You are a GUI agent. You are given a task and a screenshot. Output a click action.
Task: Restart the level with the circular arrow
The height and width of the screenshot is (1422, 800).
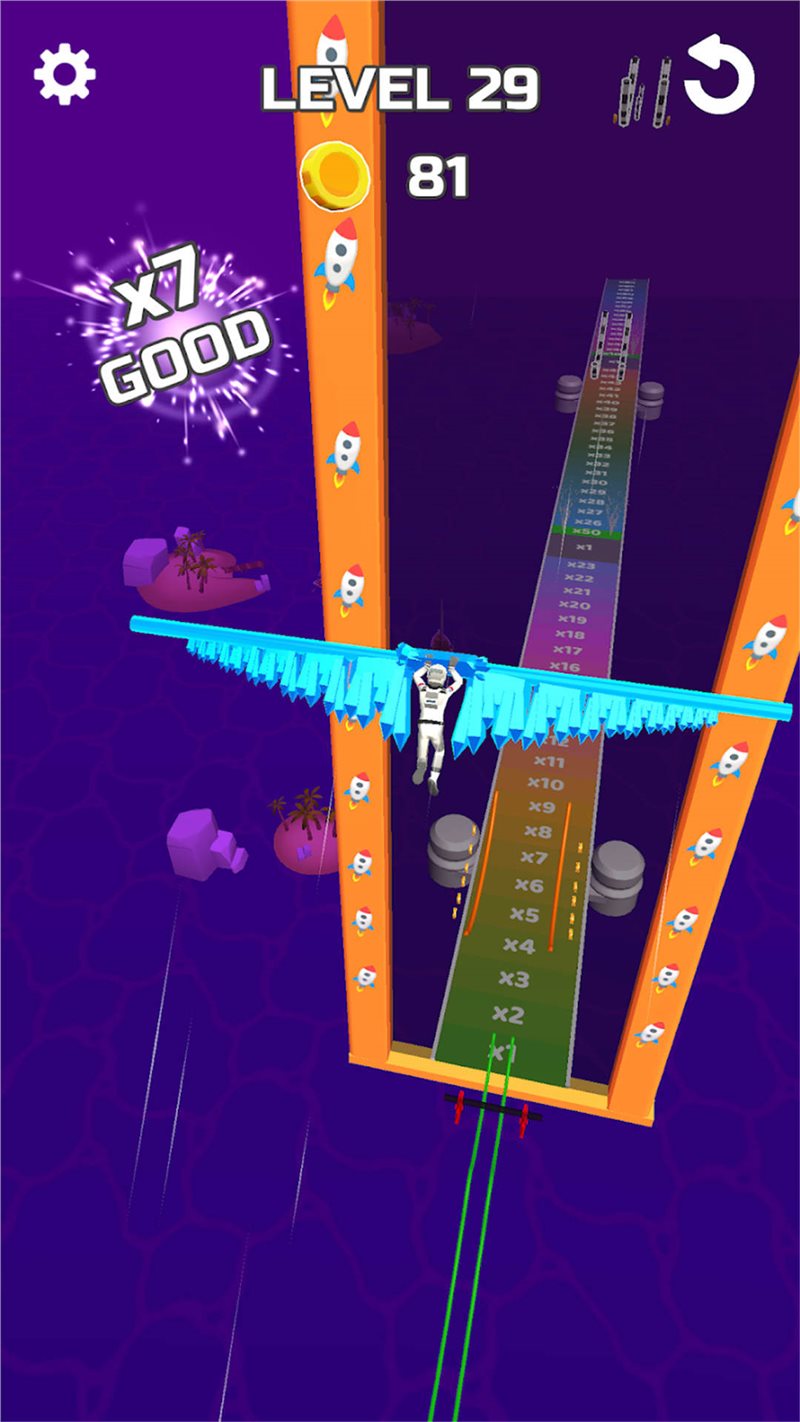(x=719, y=78)
